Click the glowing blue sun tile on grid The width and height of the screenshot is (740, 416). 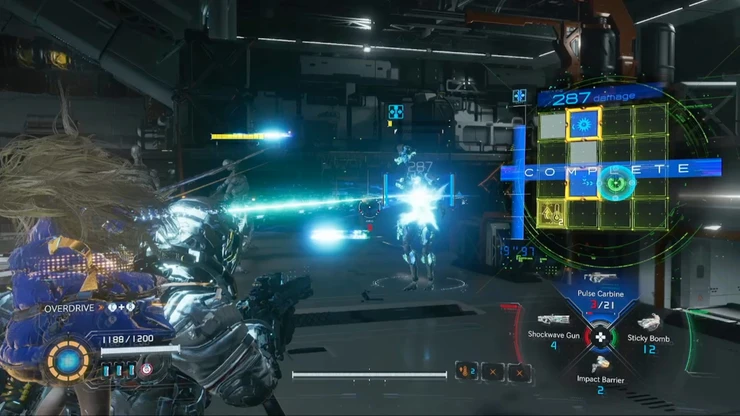tap(584, 124)
